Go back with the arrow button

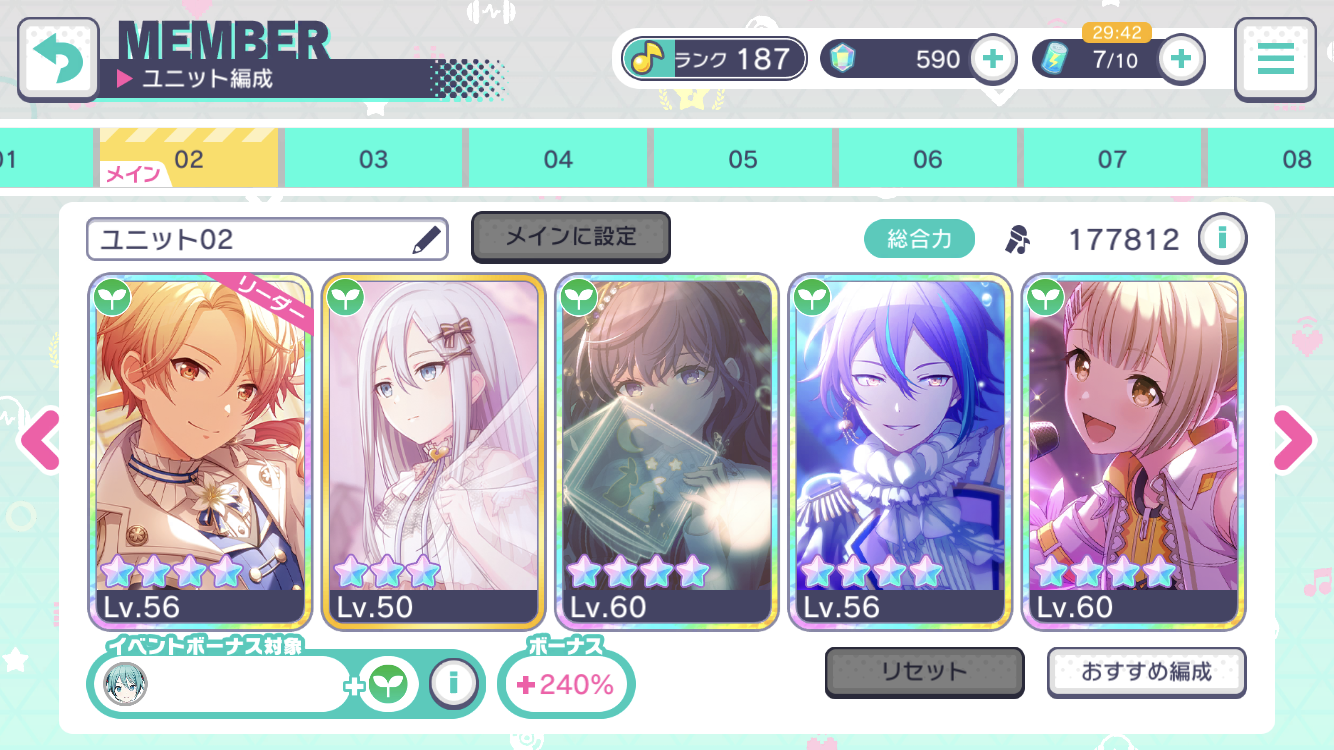[x=58, y=59]
